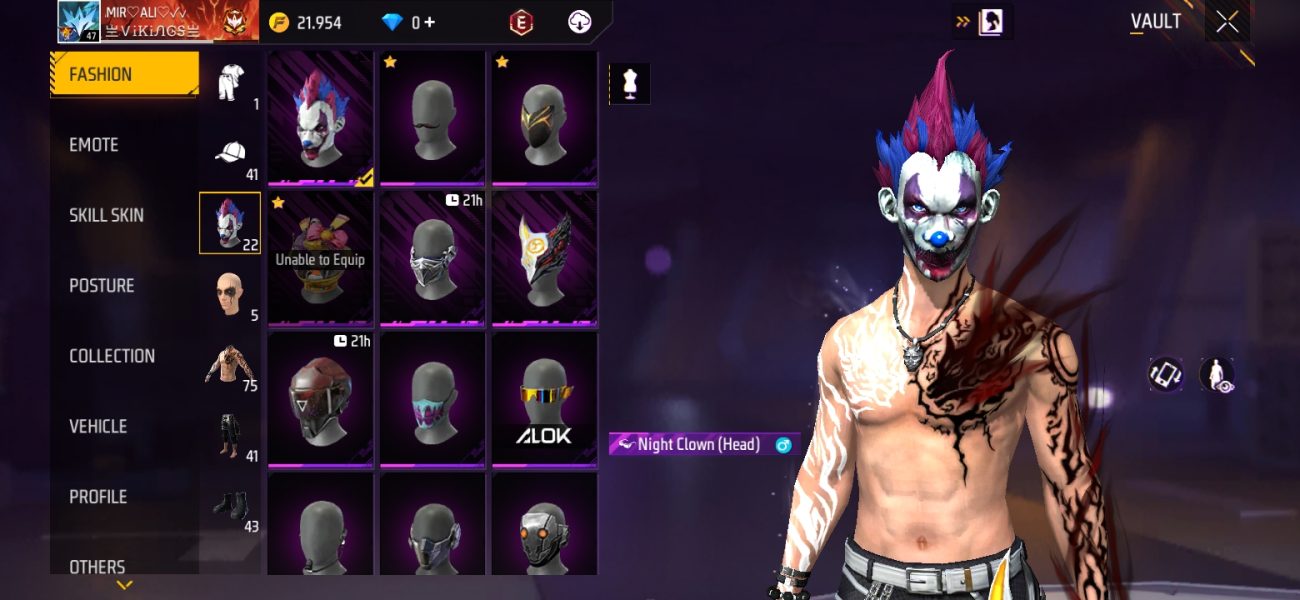The image size is (1300, 600).
Task: Select the black boots shoes subcategory
Action: point(230,506)
